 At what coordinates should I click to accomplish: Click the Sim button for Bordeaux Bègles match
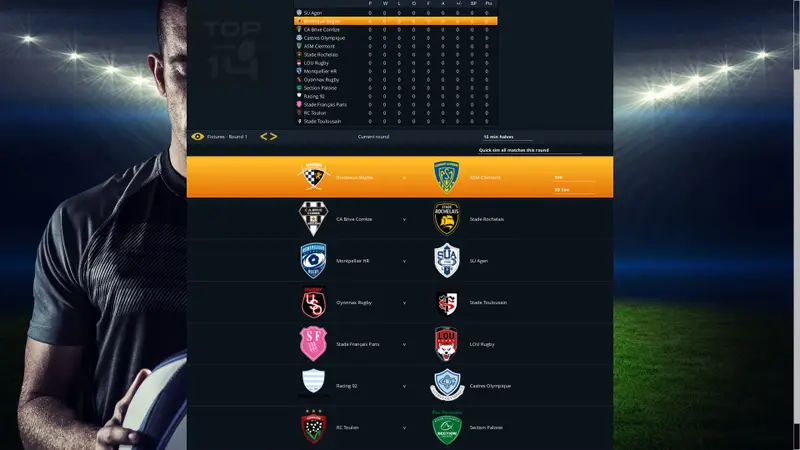point(573,177)
